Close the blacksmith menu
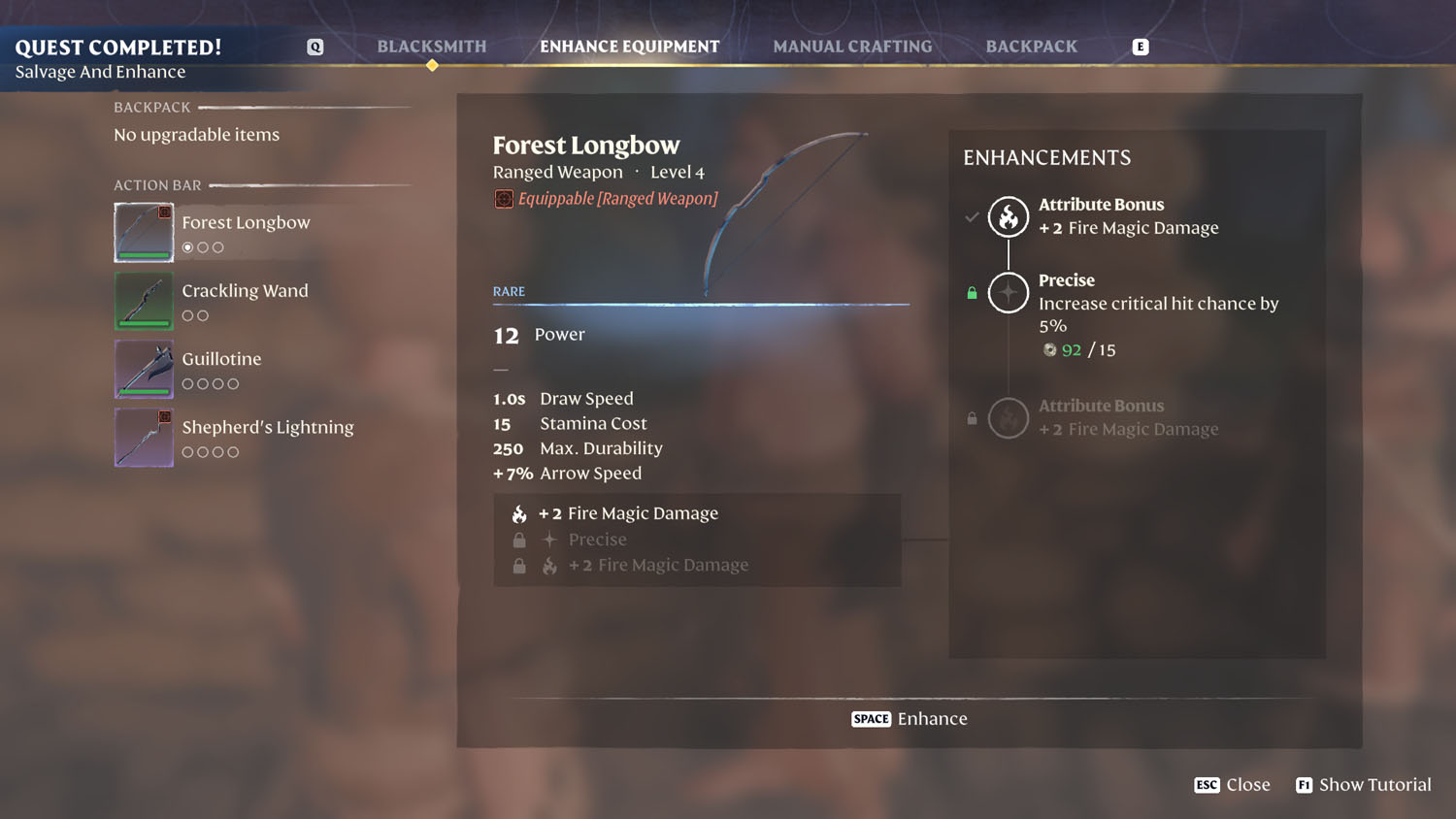The width and height of the screenshot is (1456, 819). pyautogui.click(x=1232, y=785)
